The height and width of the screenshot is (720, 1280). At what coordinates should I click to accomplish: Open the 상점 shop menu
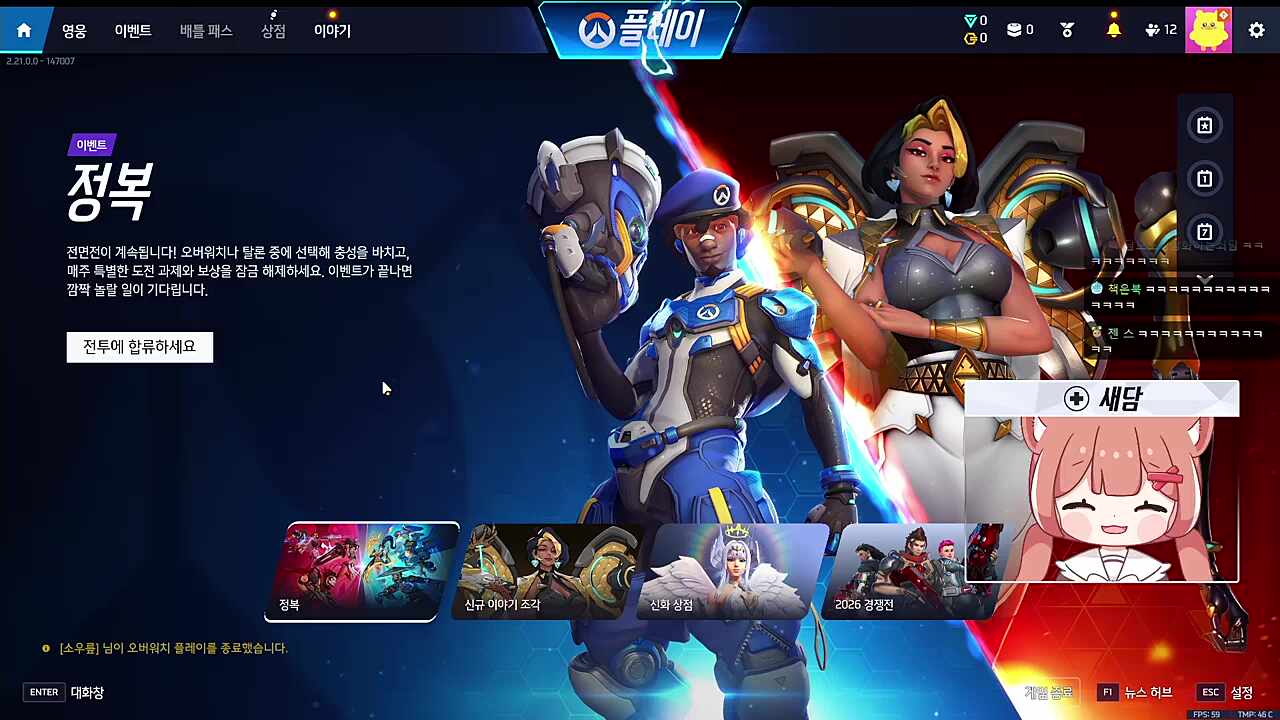click(272, 30)
